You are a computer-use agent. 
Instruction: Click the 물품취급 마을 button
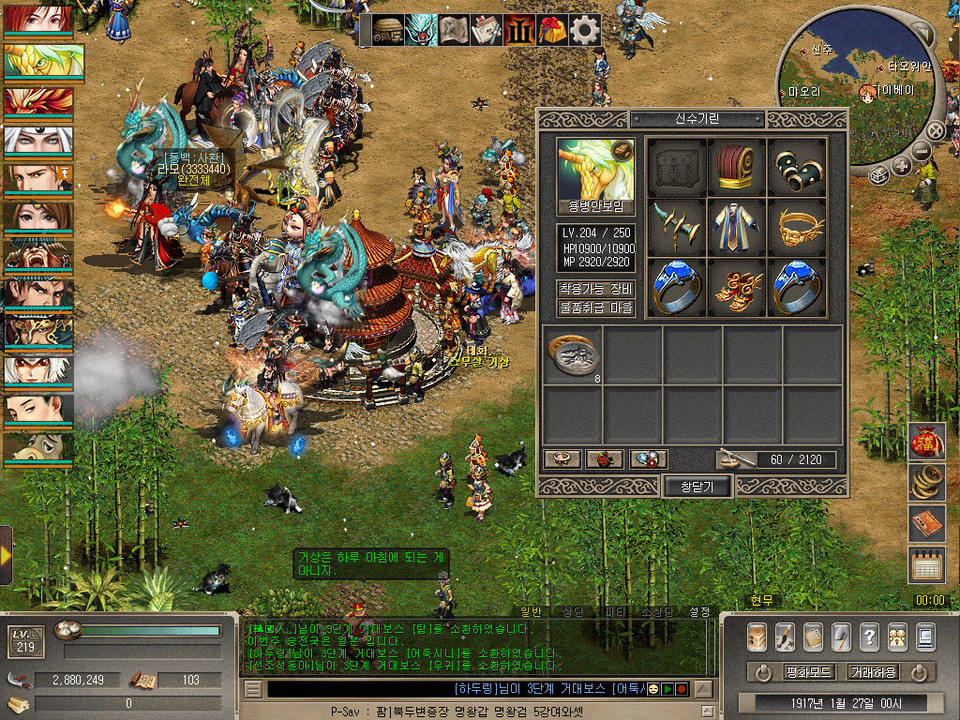pyautogui.click(x=596, y=308)
